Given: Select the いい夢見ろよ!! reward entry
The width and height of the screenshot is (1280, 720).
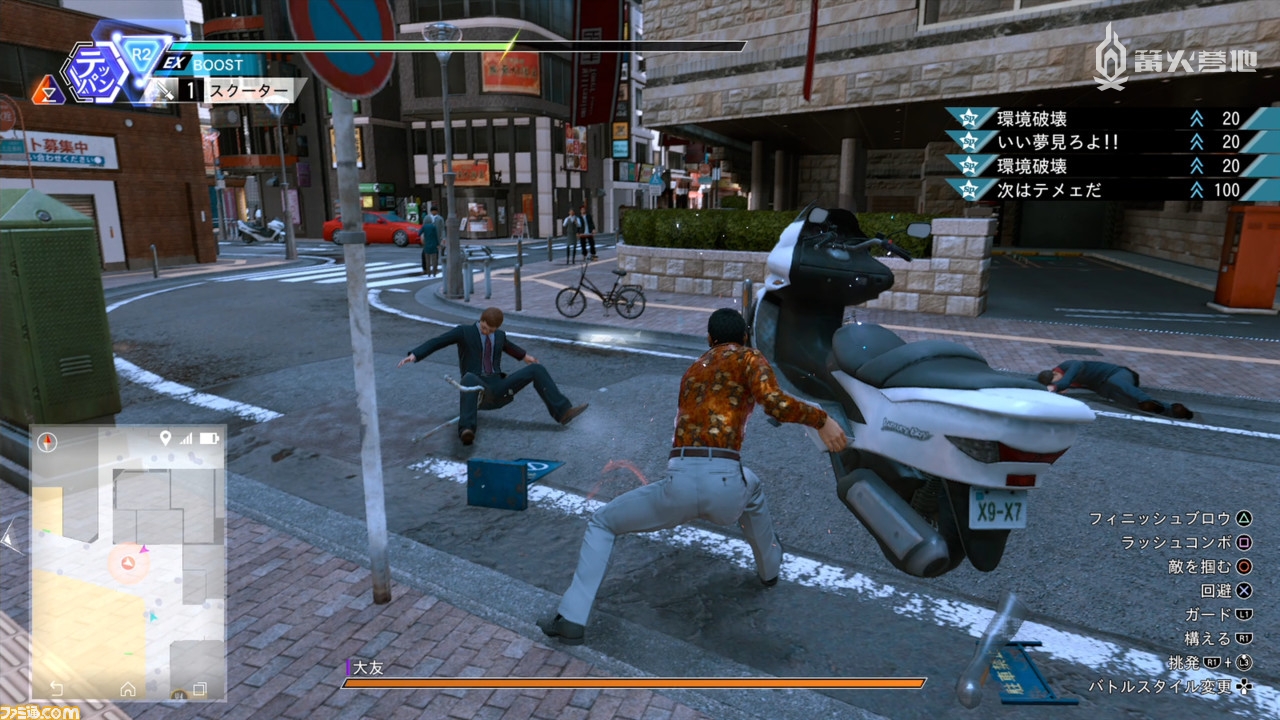Looking at the screenshot, I should (1098, 142).
